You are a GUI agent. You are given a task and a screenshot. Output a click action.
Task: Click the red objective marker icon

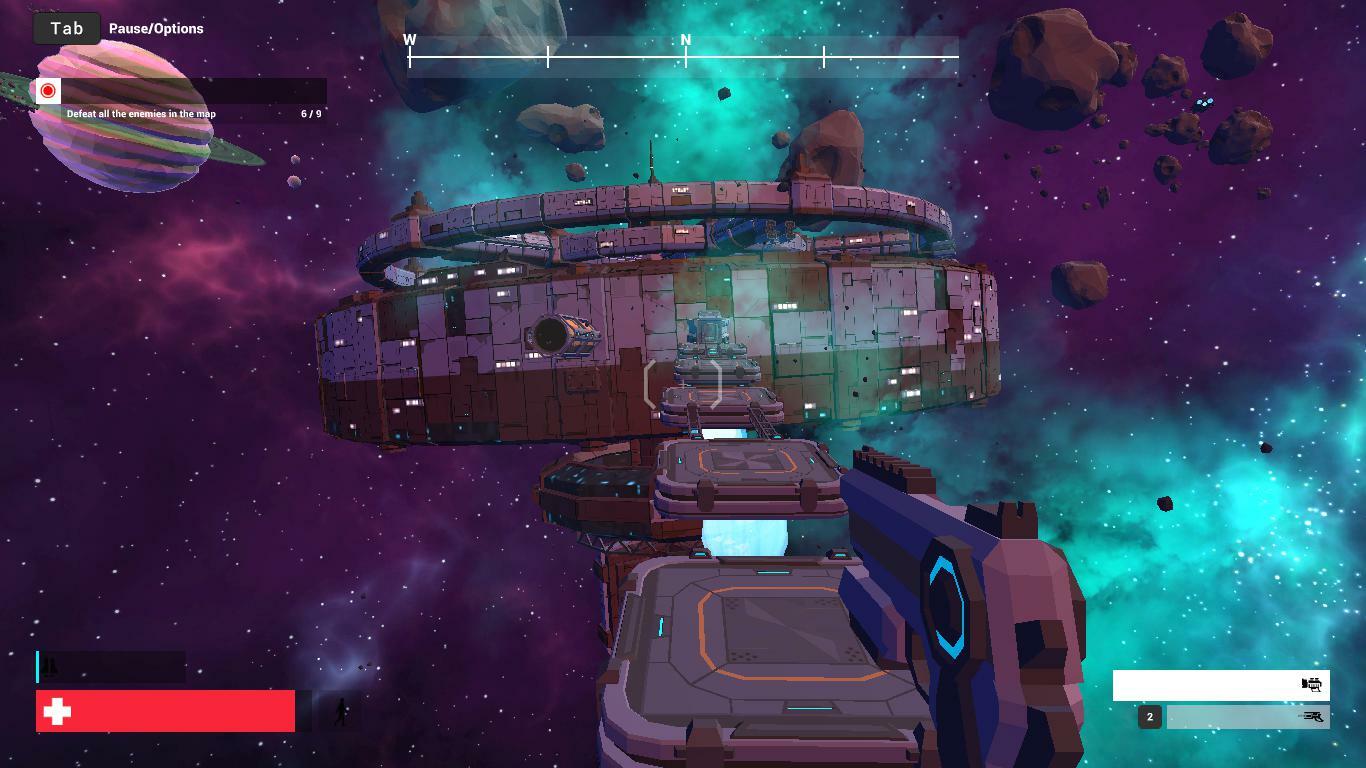(x=47, y=90)
